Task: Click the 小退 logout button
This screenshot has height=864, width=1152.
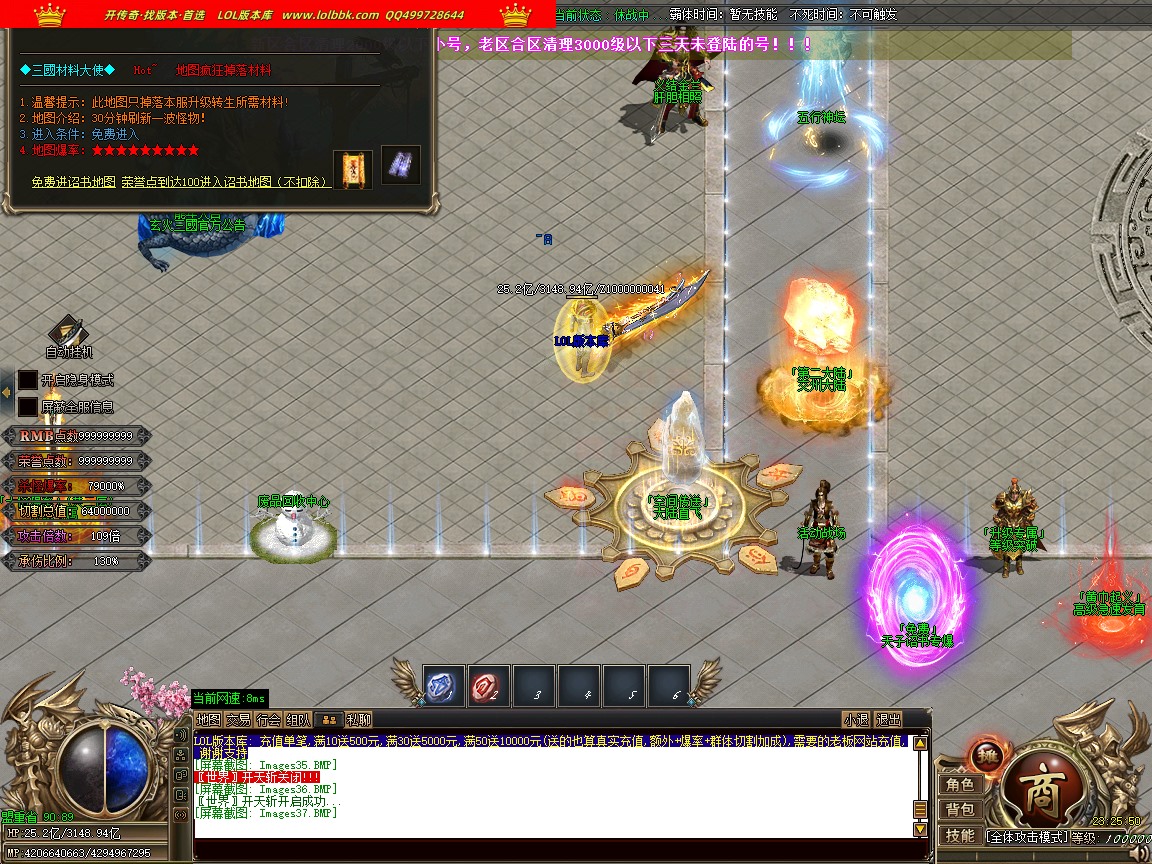Action: coord(856,719)
